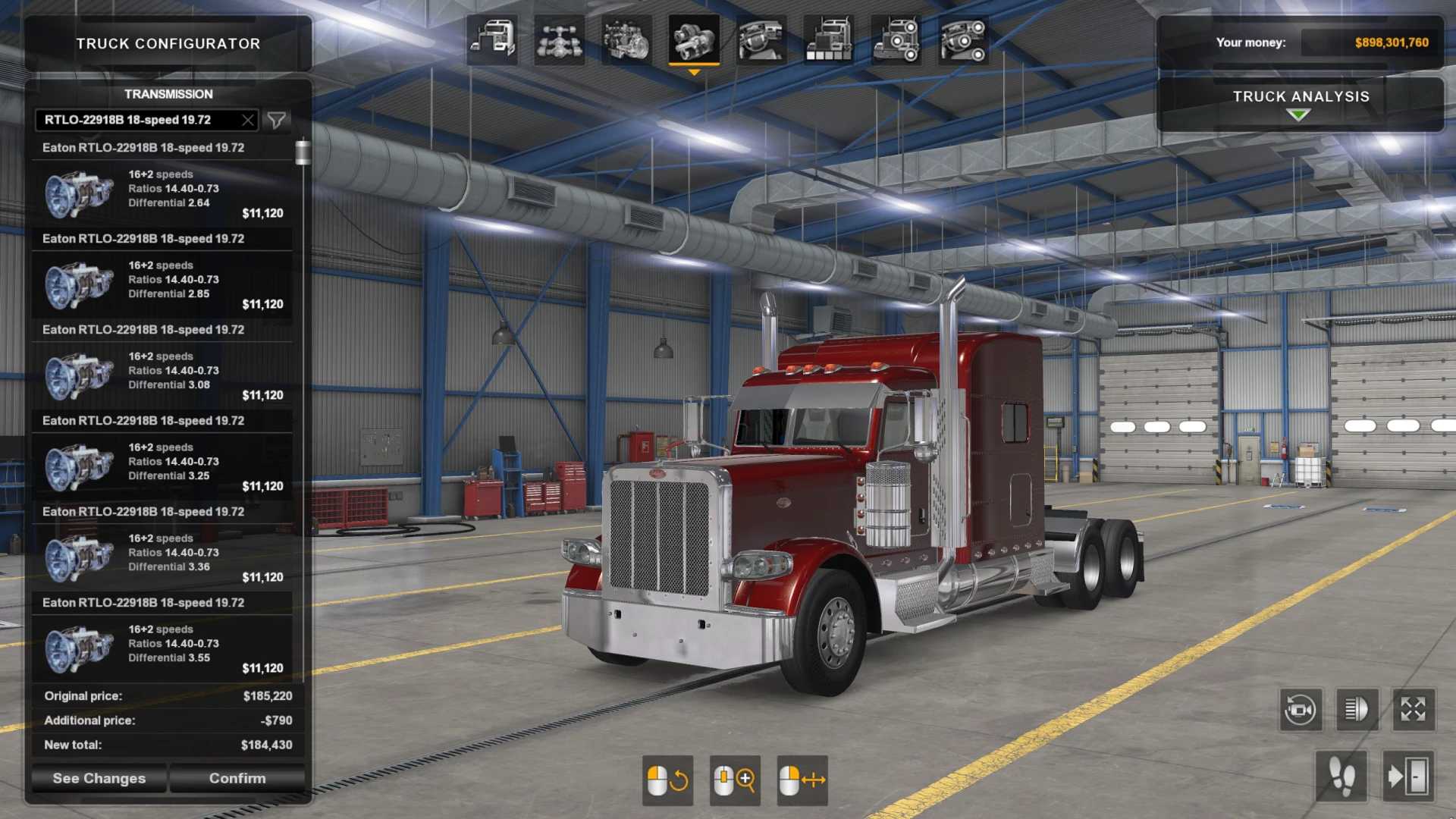Enter walk-around footsteps mode

pyautogui.click(x=1341, y=777)
